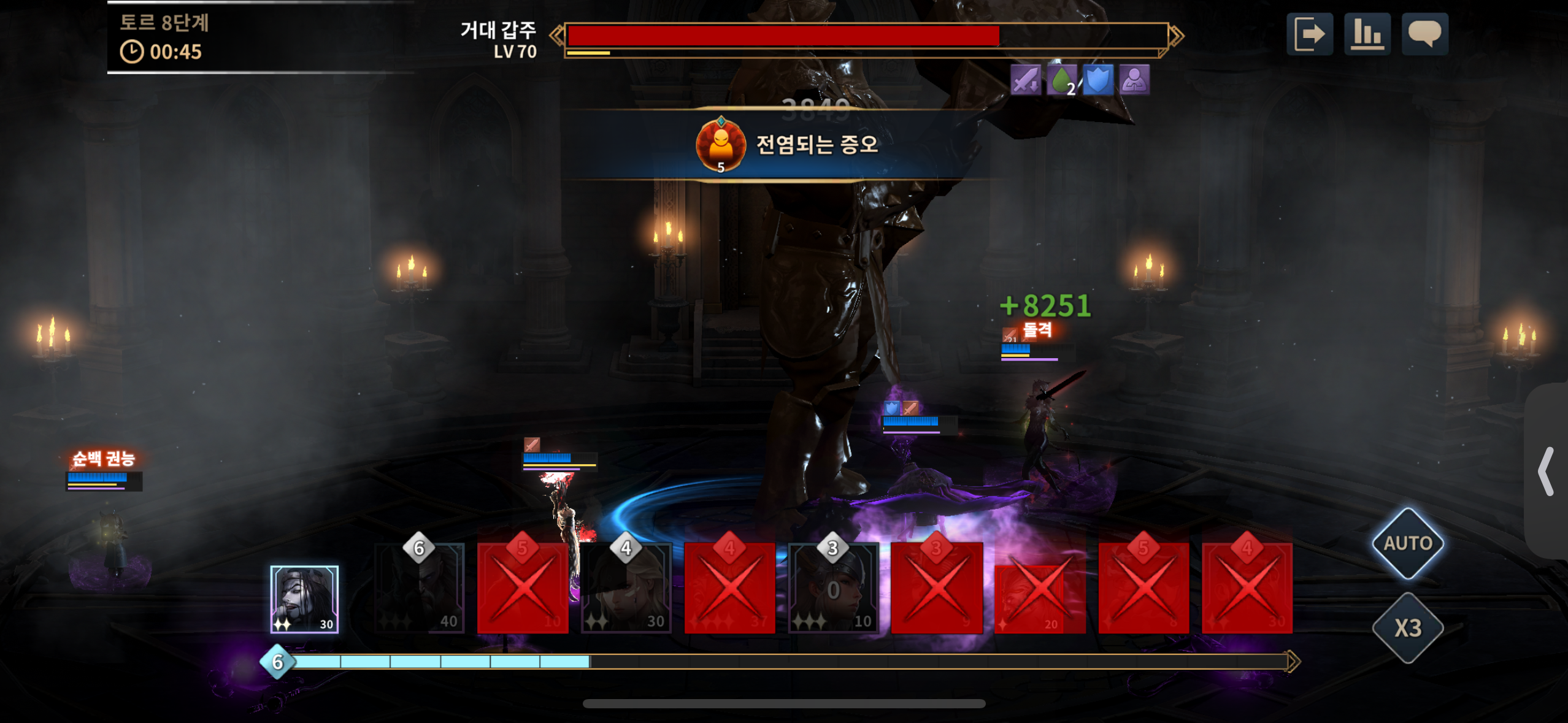Change the X3 battle speed
The width and height of the screenshot is (1568, 723).
pyautogui.click(x=1408, y=628)
